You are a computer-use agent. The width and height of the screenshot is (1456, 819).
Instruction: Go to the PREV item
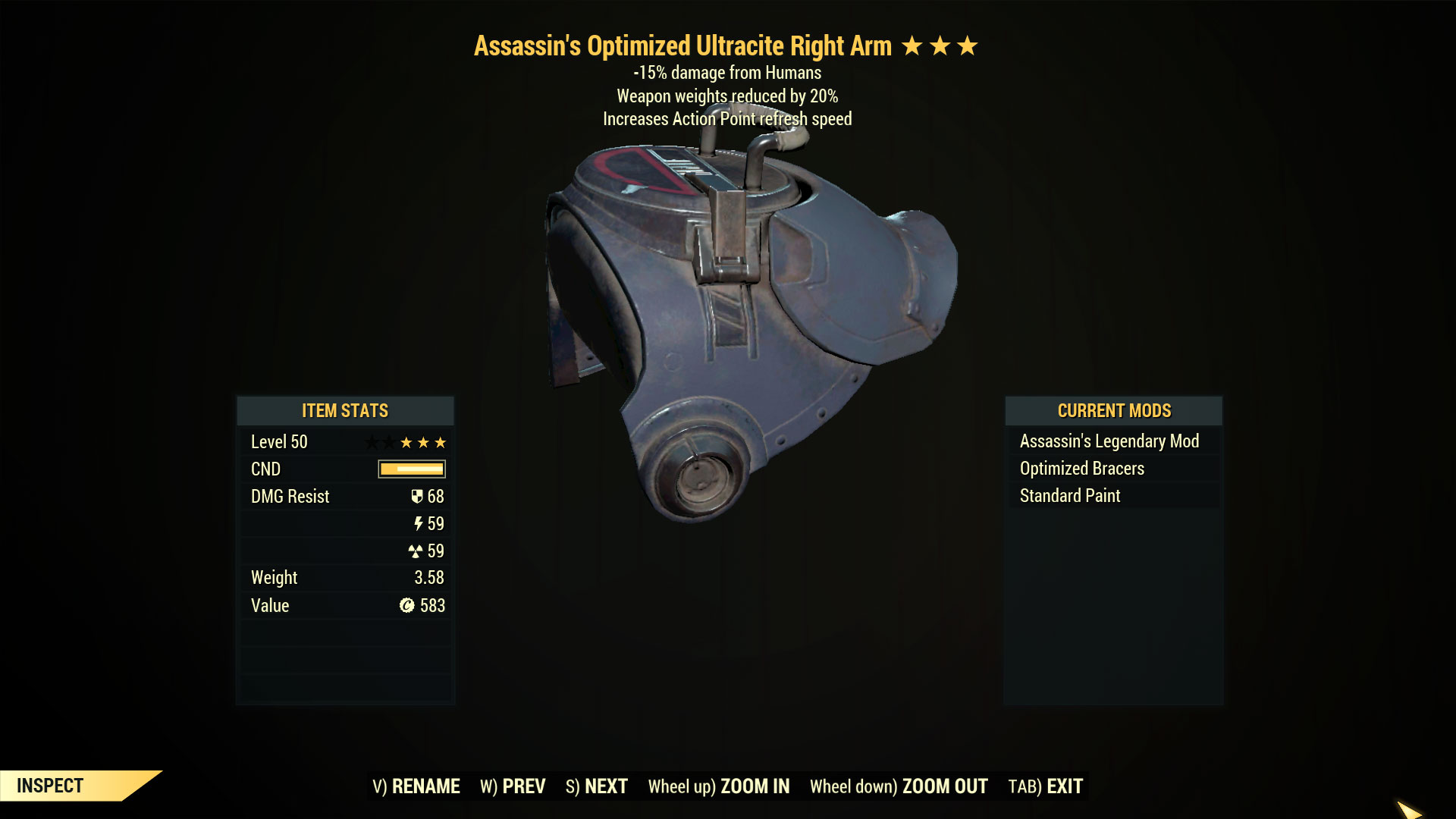coord(513,786)
